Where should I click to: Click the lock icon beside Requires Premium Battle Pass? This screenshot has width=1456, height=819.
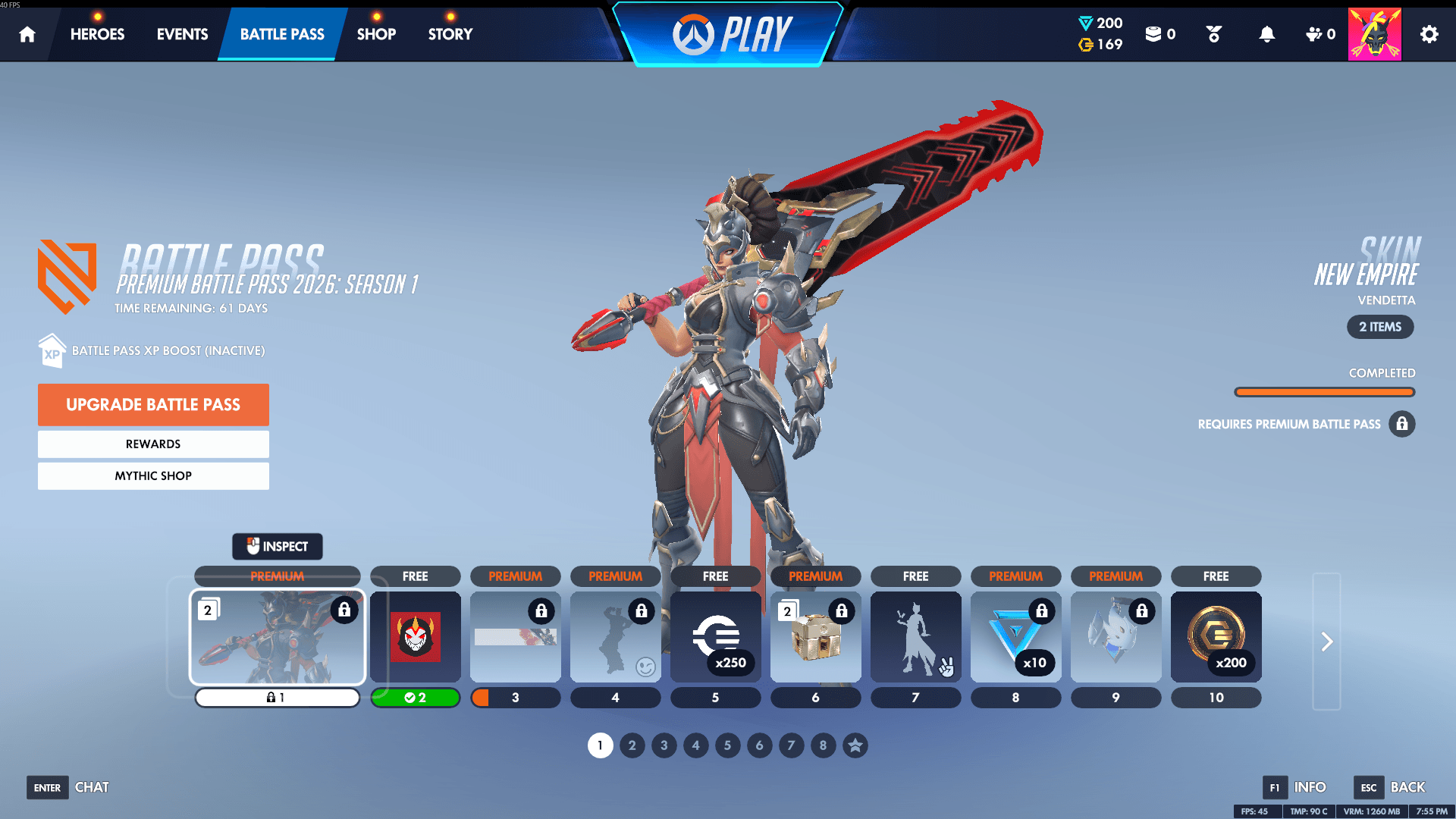click(1402, 424)
